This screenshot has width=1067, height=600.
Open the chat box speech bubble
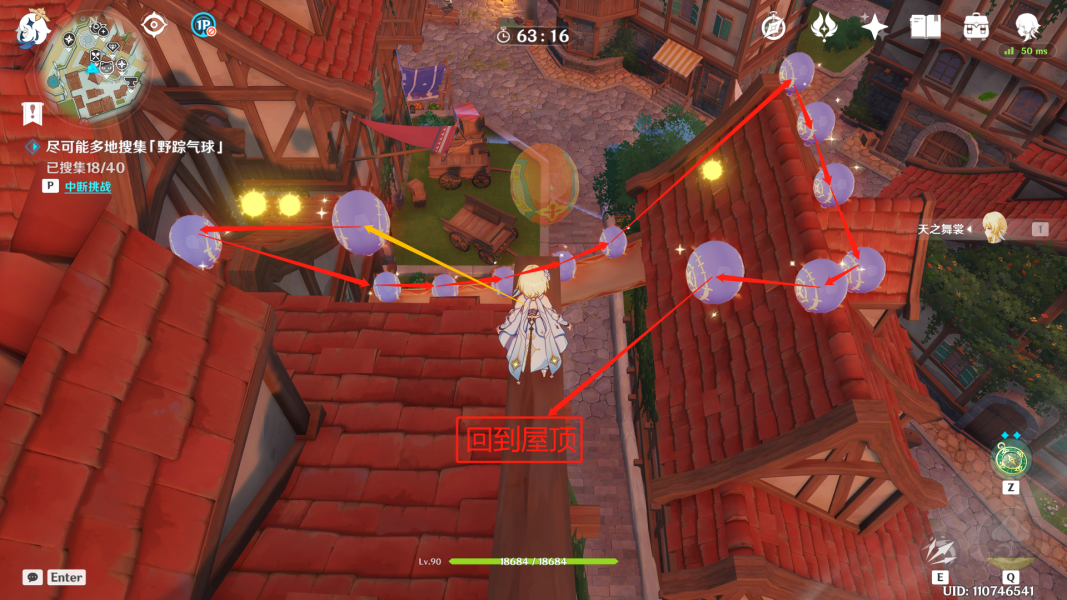click(x=33, y=577)
